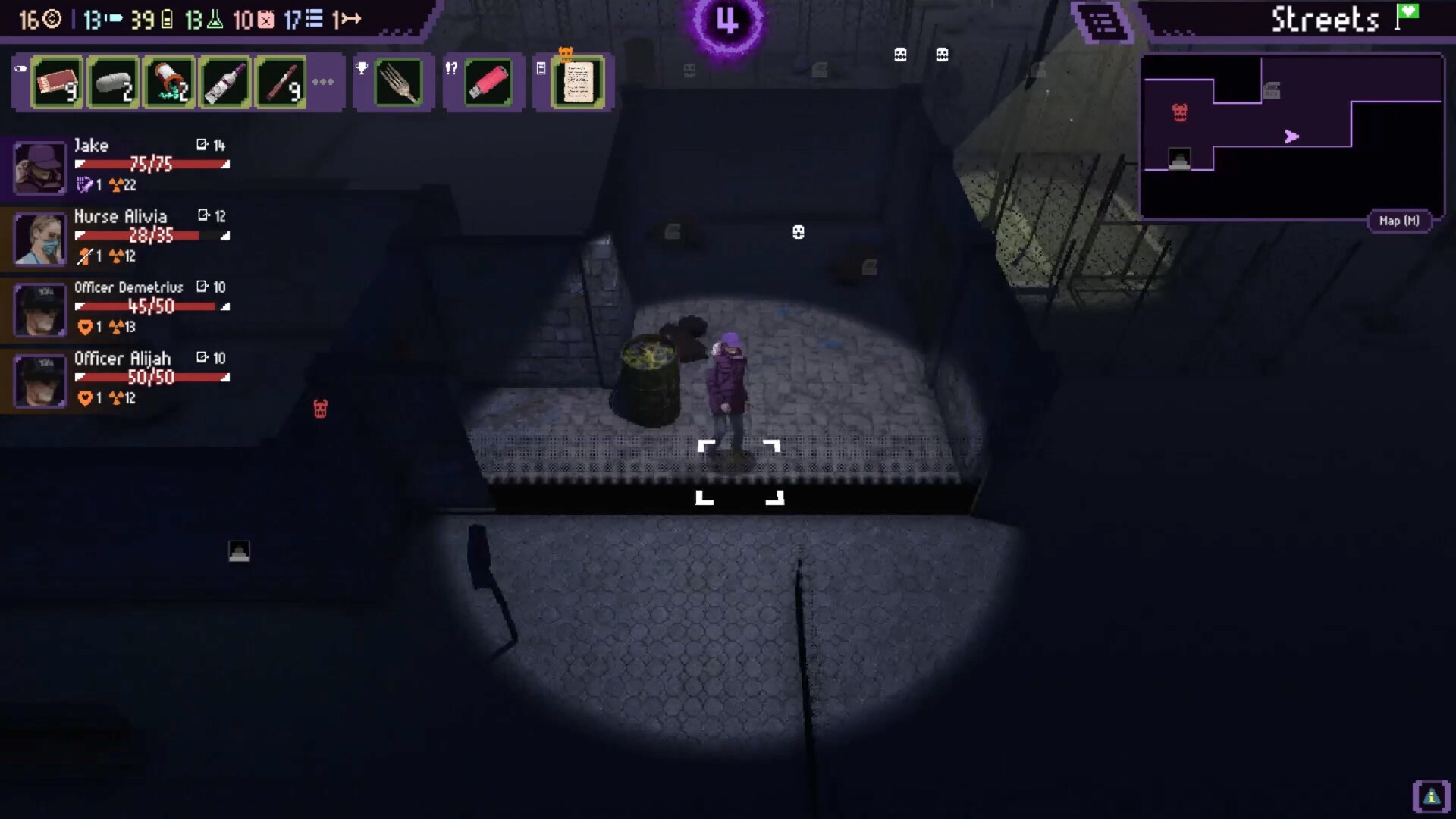This screenshot has width=1456, height=819.
Task: Click the turn counter orb showing 4
Action: 727,23
